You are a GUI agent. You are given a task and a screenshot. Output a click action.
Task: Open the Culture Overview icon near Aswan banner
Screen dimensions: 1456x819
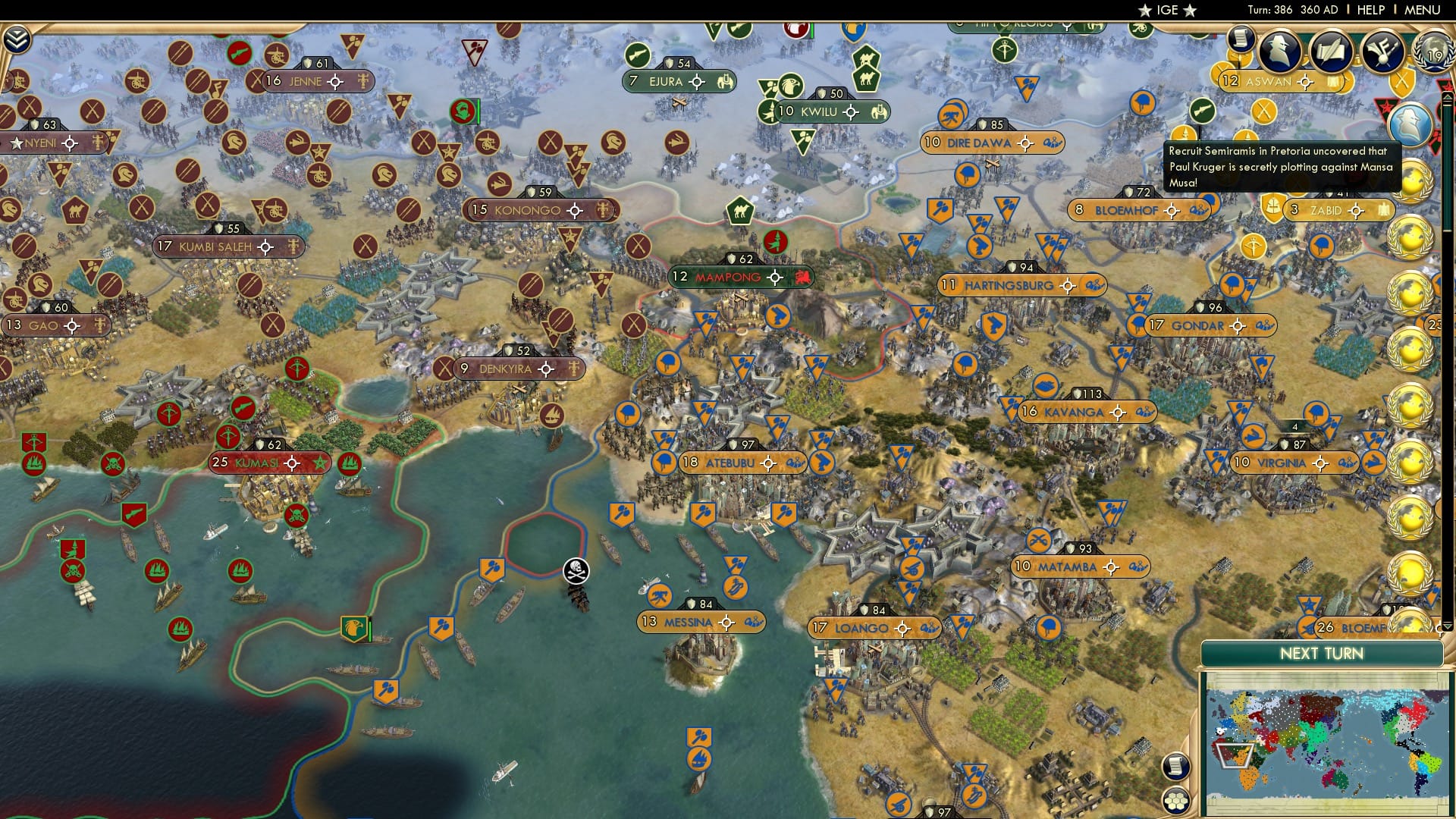(1382, 50)
